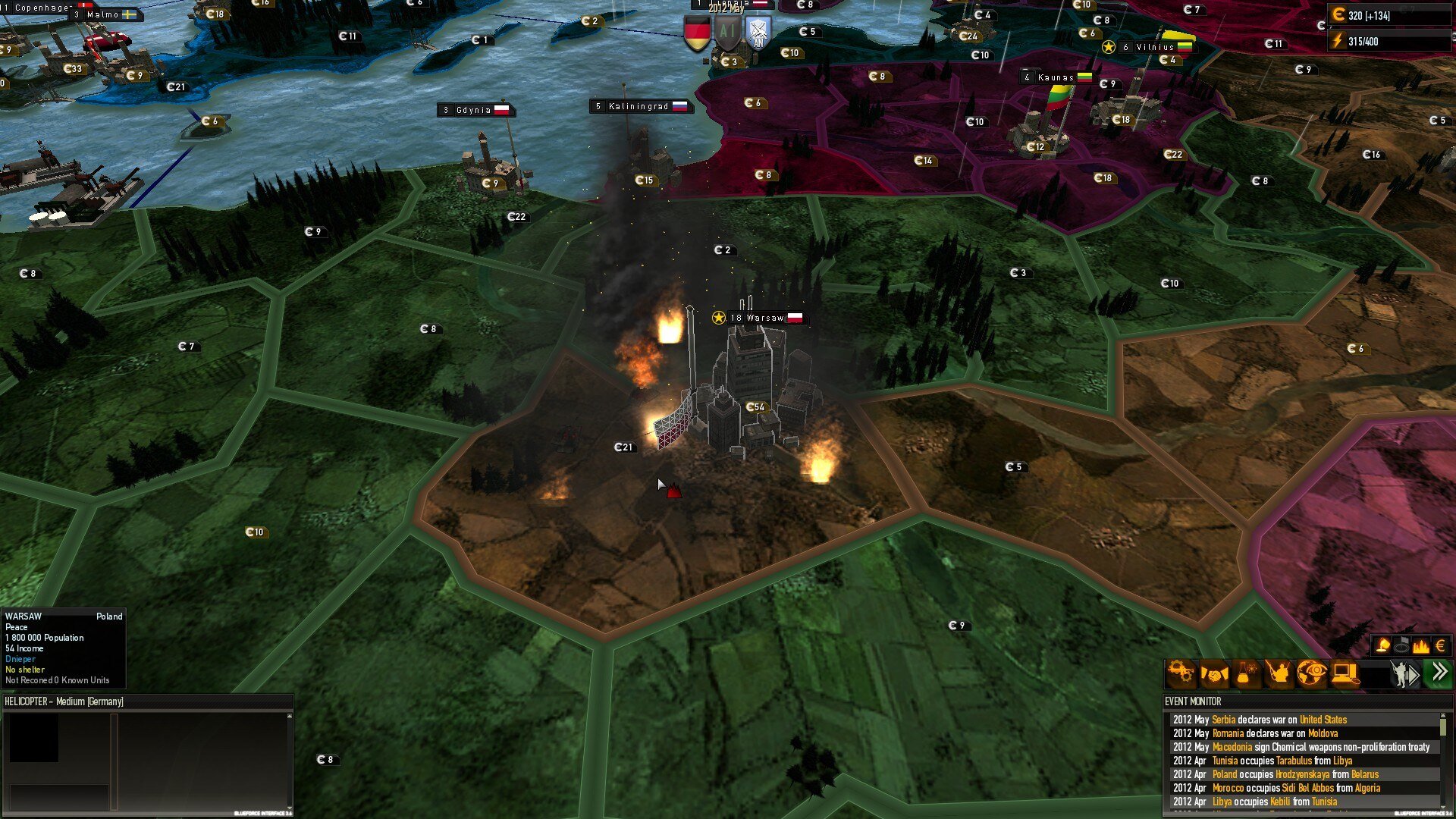Select the Kaliningrad city label
Viewport: 1456px width, 819px height.
click(639, 107)
